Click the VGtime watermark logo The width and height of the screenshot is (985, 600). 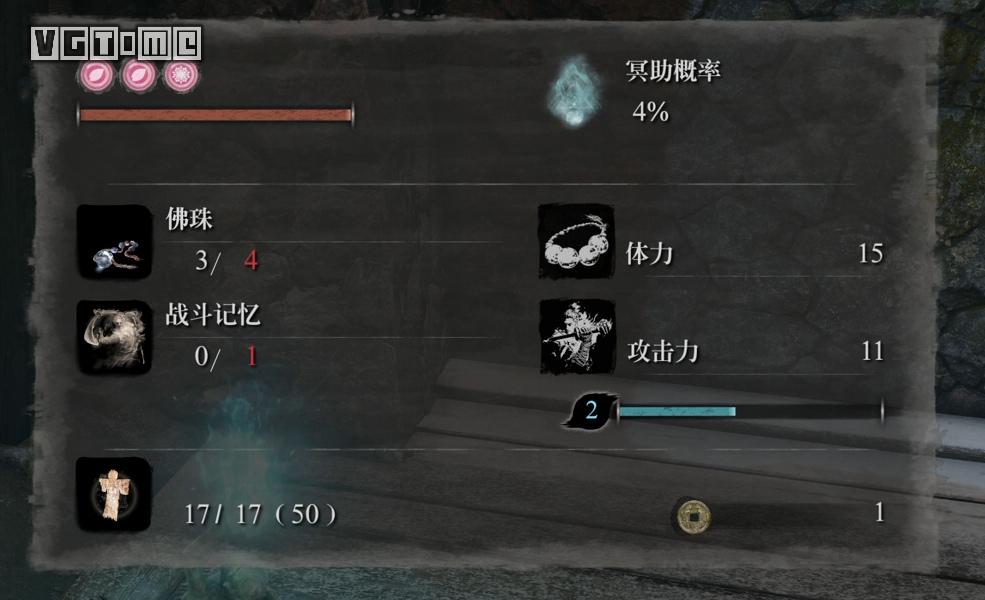click(116, 43)
